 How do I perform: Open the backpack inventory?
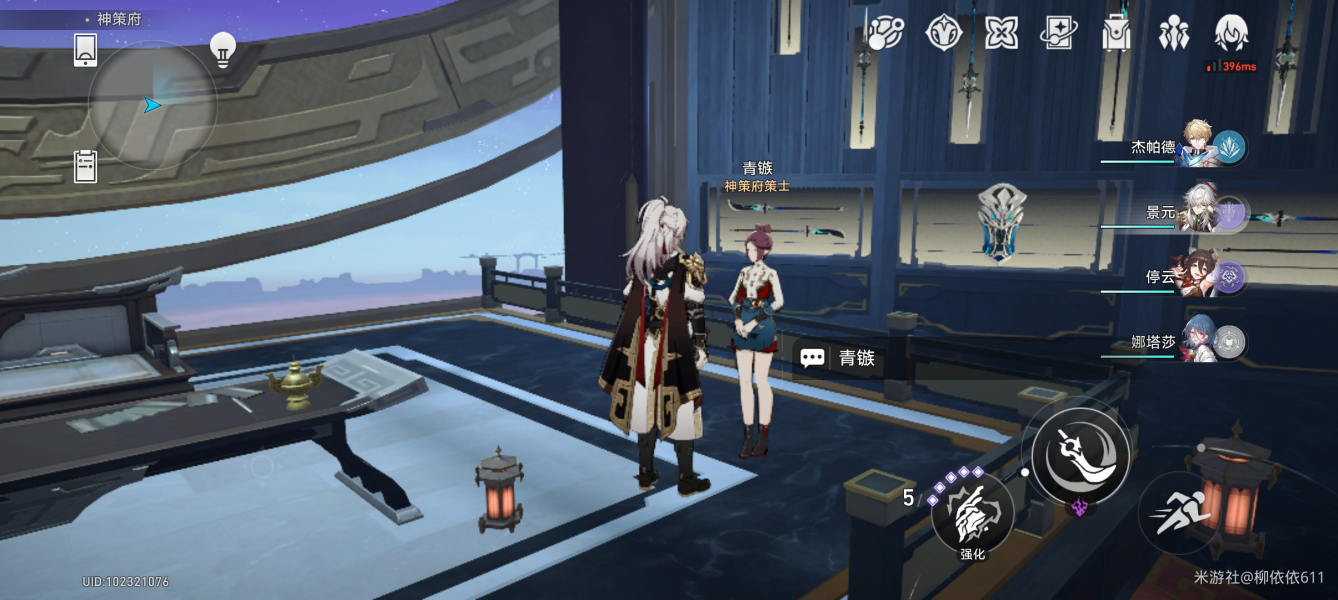[1116, 33]
